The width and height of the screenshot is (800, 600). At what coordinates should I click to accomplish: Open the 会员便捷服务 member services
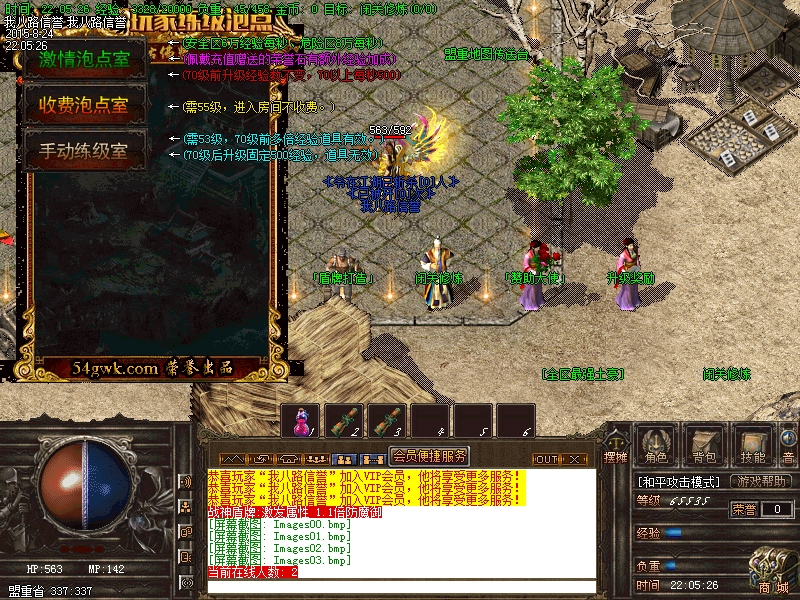click(428, 456)
